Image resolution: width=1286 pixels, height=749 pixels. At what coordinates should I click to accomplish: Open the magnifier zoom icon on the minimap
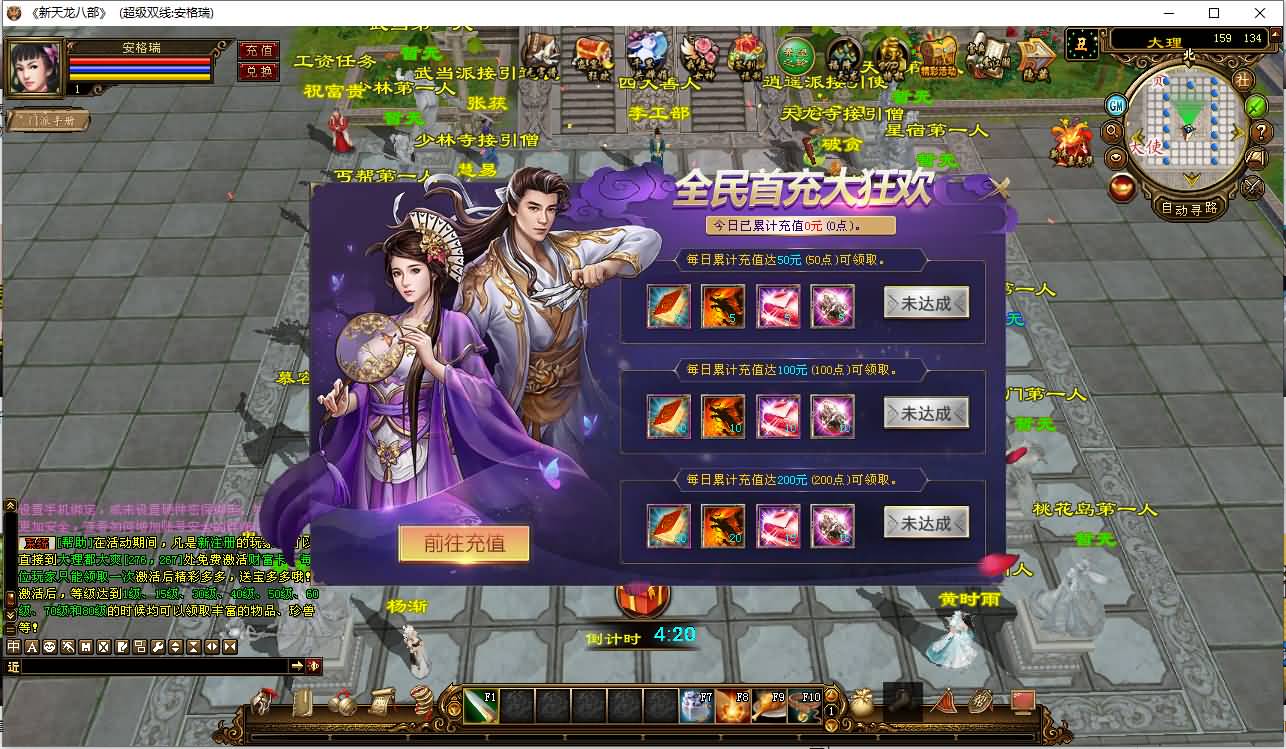1112,131
